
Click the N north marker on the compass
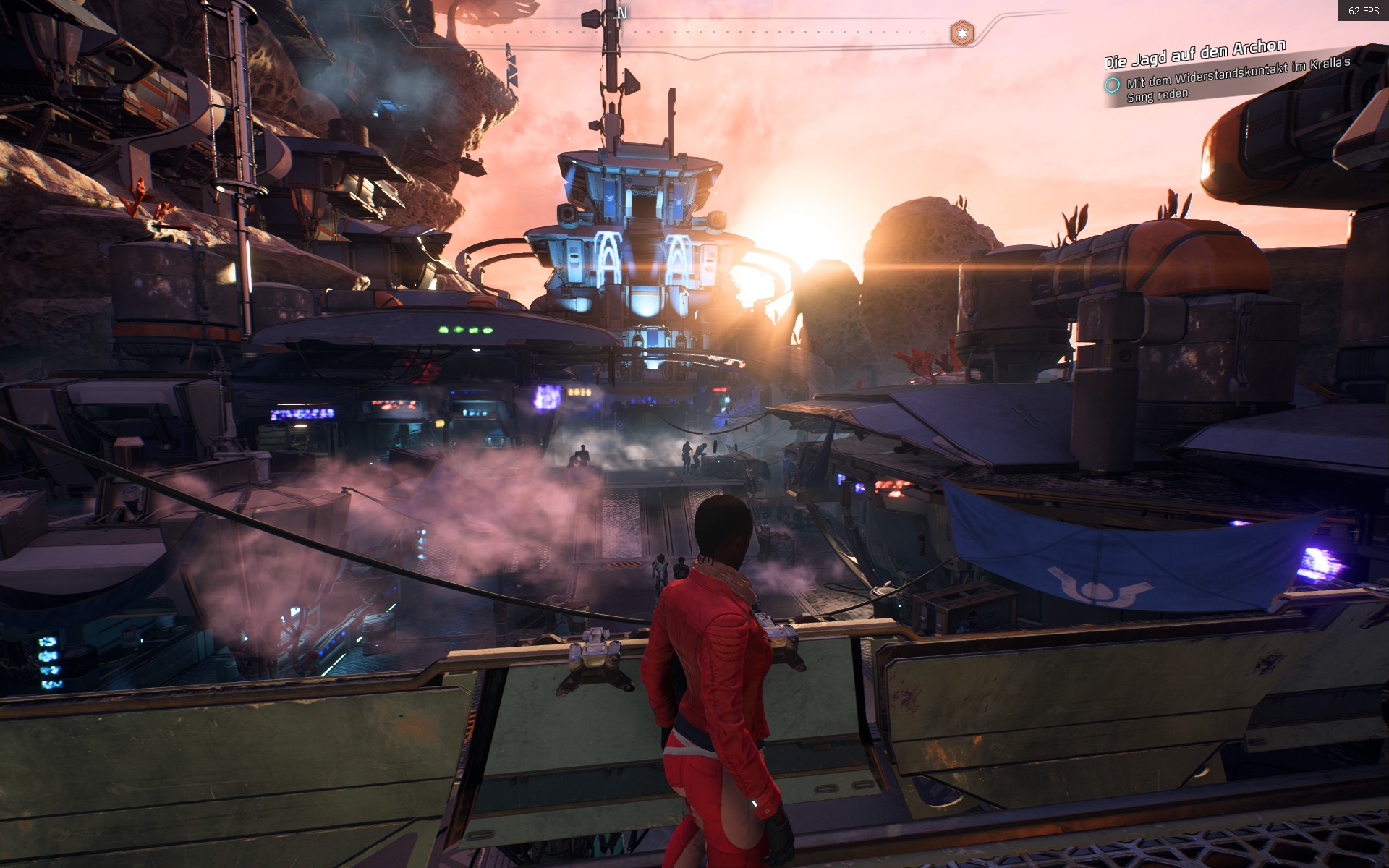[622, 13]
